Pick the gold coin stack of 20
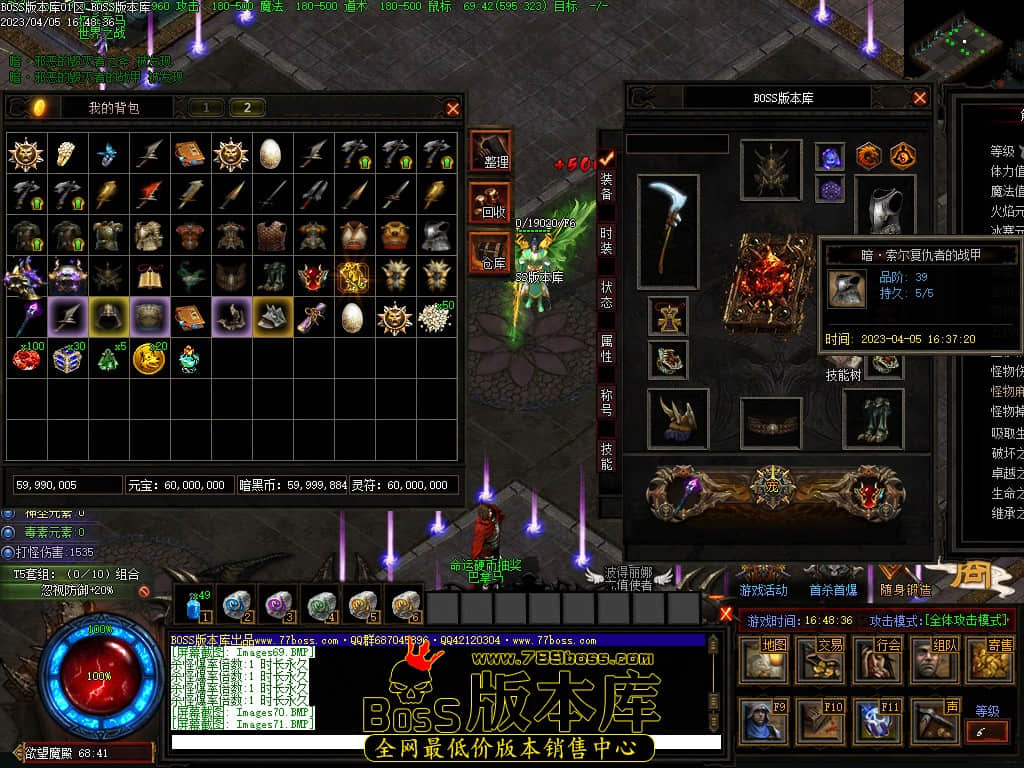The width and height of the screenshot is (1024, 768). pyautogui.click(x=149, y=358)
